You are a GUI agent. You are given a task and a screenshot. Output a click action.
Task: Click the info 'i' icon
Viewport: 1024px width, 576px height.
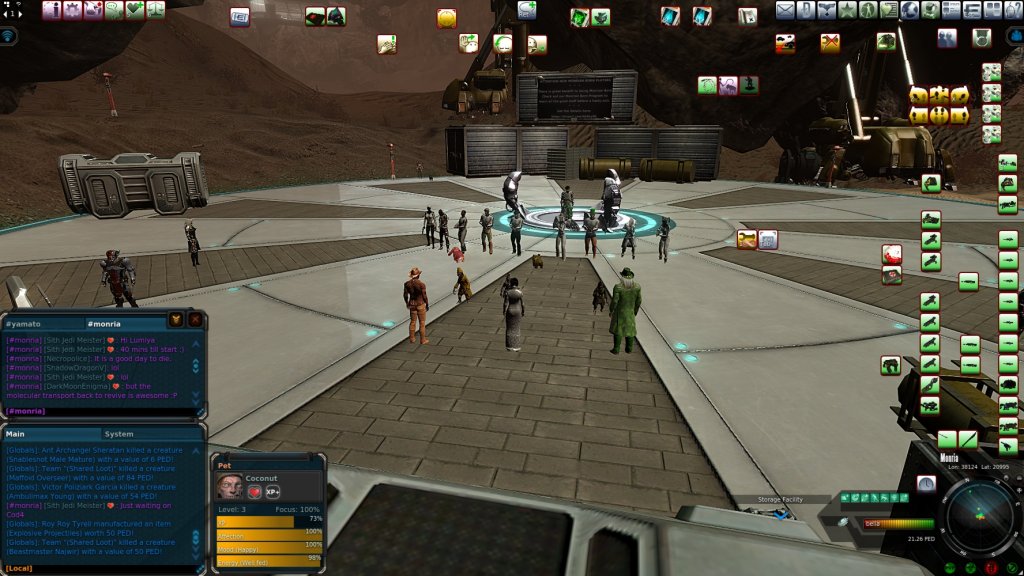pyautogui.click(x=52, y=11)
